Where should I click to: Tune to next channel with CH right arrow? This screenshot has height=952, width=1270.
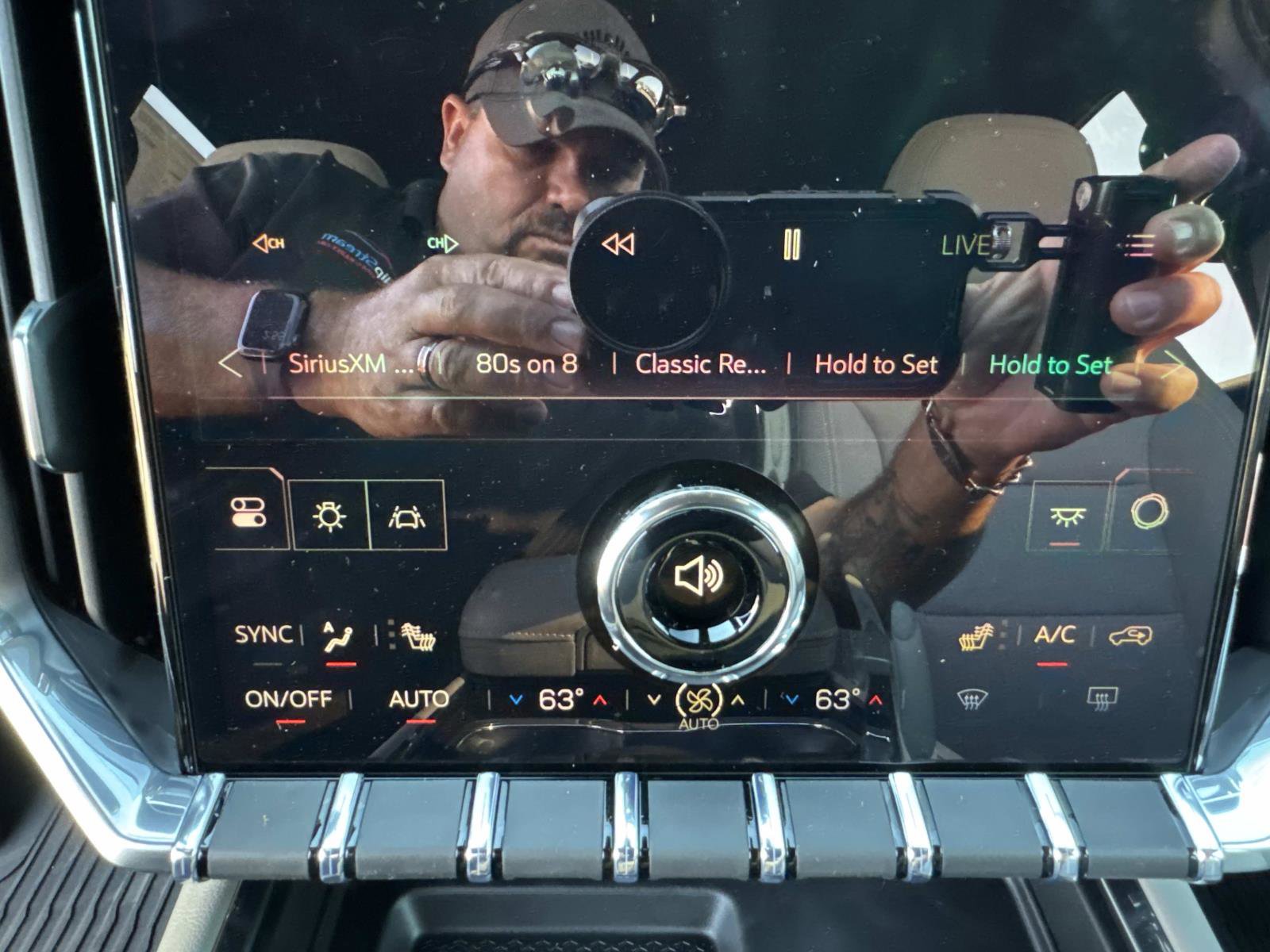442,244
